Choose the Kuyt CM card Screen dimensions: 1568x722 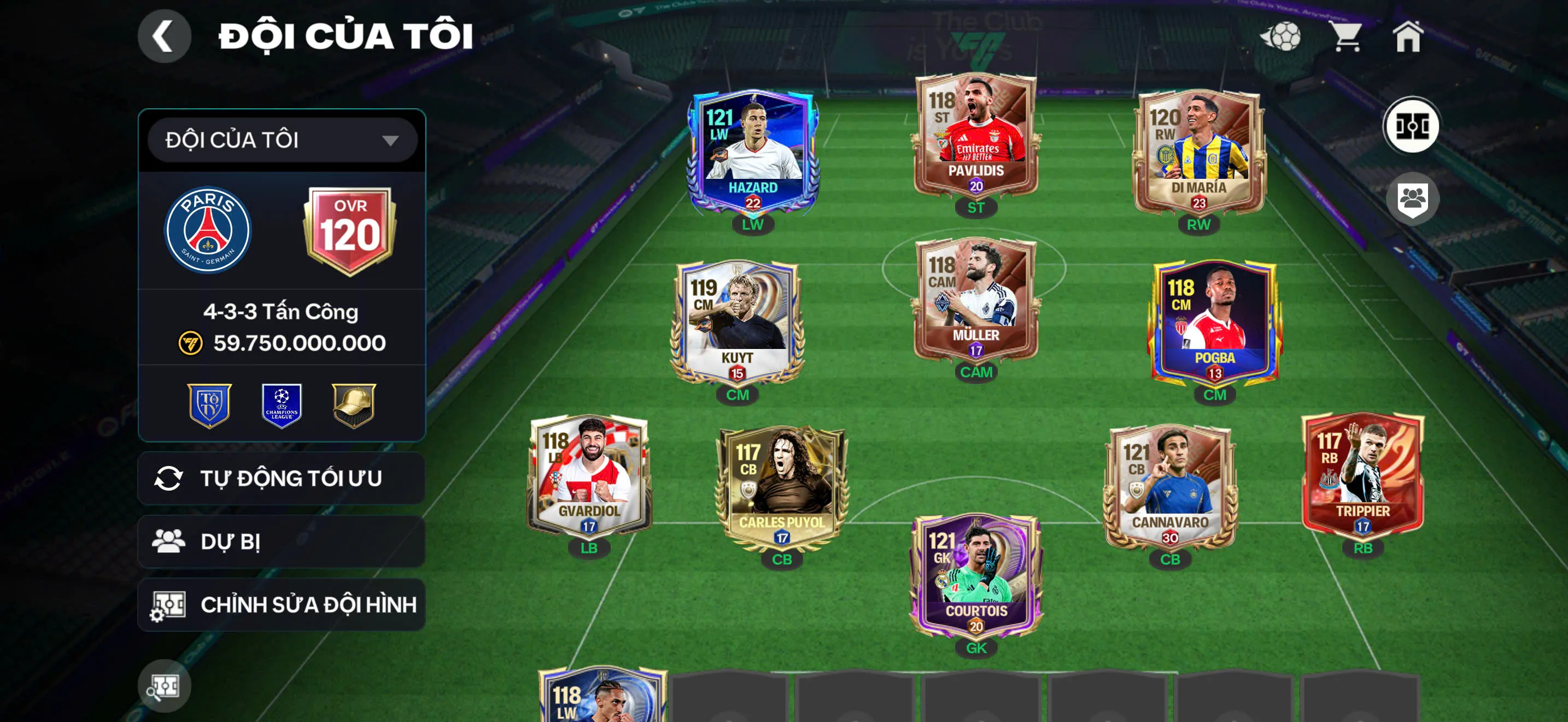[x=737, y=322]
